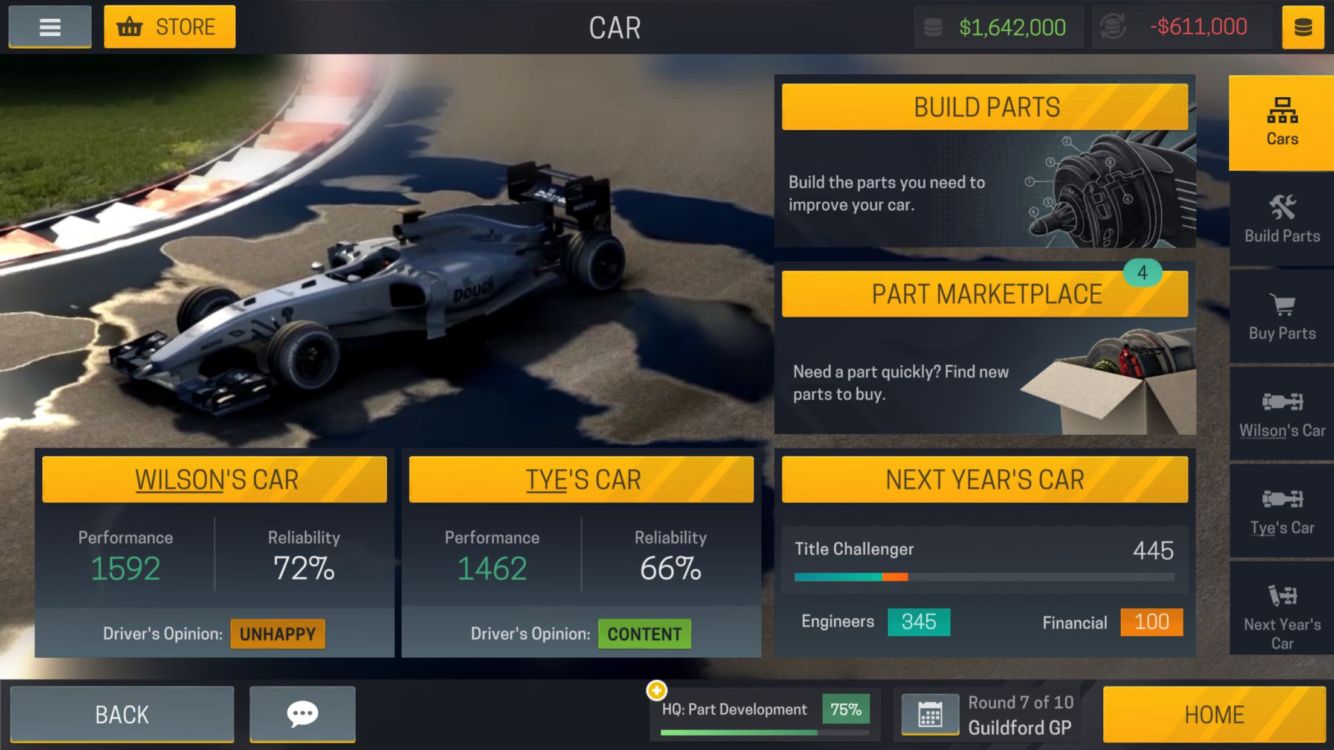The width and height of the screenshot is (1334, 750).
Task: View Wilson's Car details panel
Action: pos(214,480)
